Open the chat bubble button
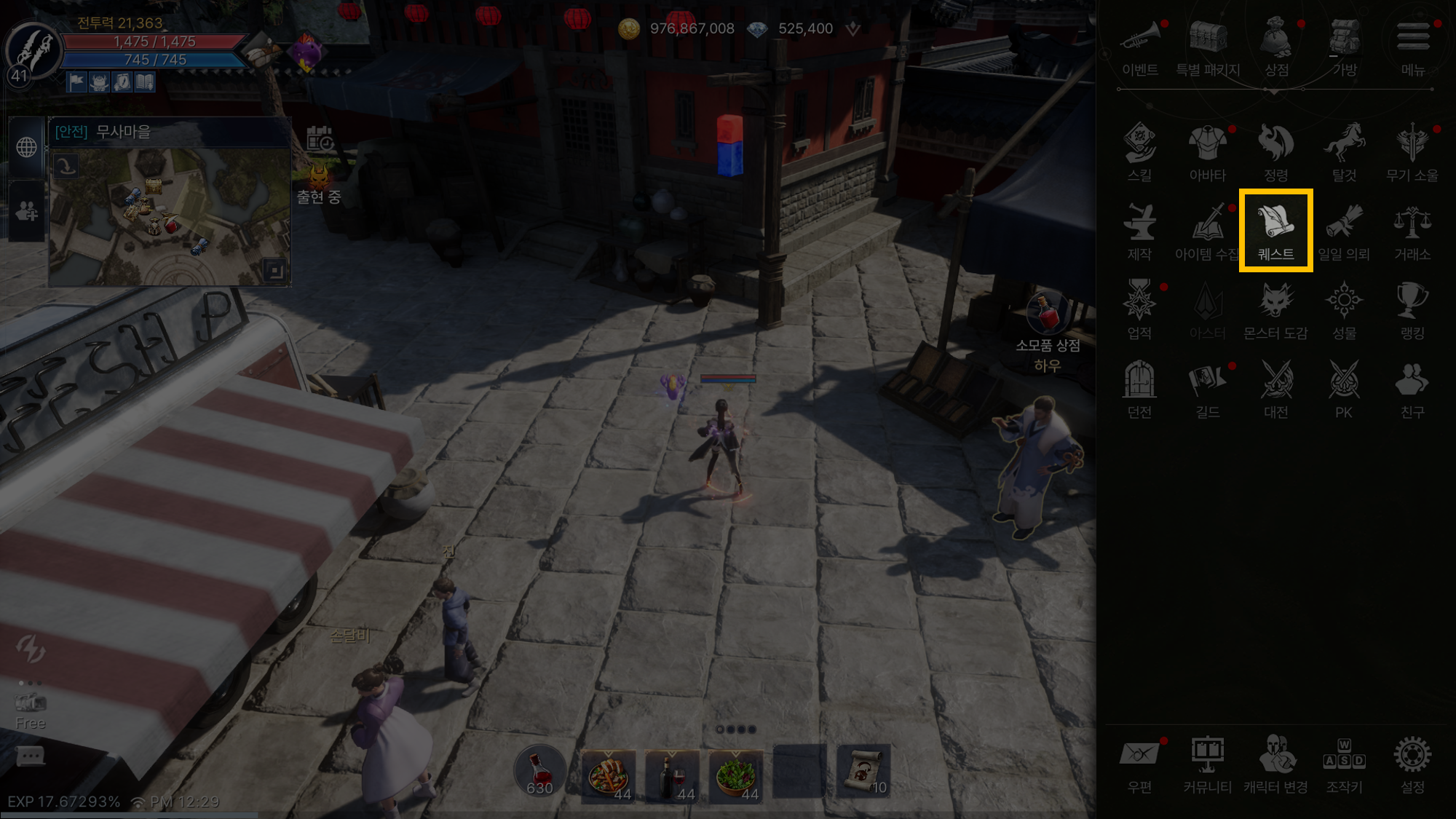This screenshot has width=1456, height=819. [x=30, y=757]
